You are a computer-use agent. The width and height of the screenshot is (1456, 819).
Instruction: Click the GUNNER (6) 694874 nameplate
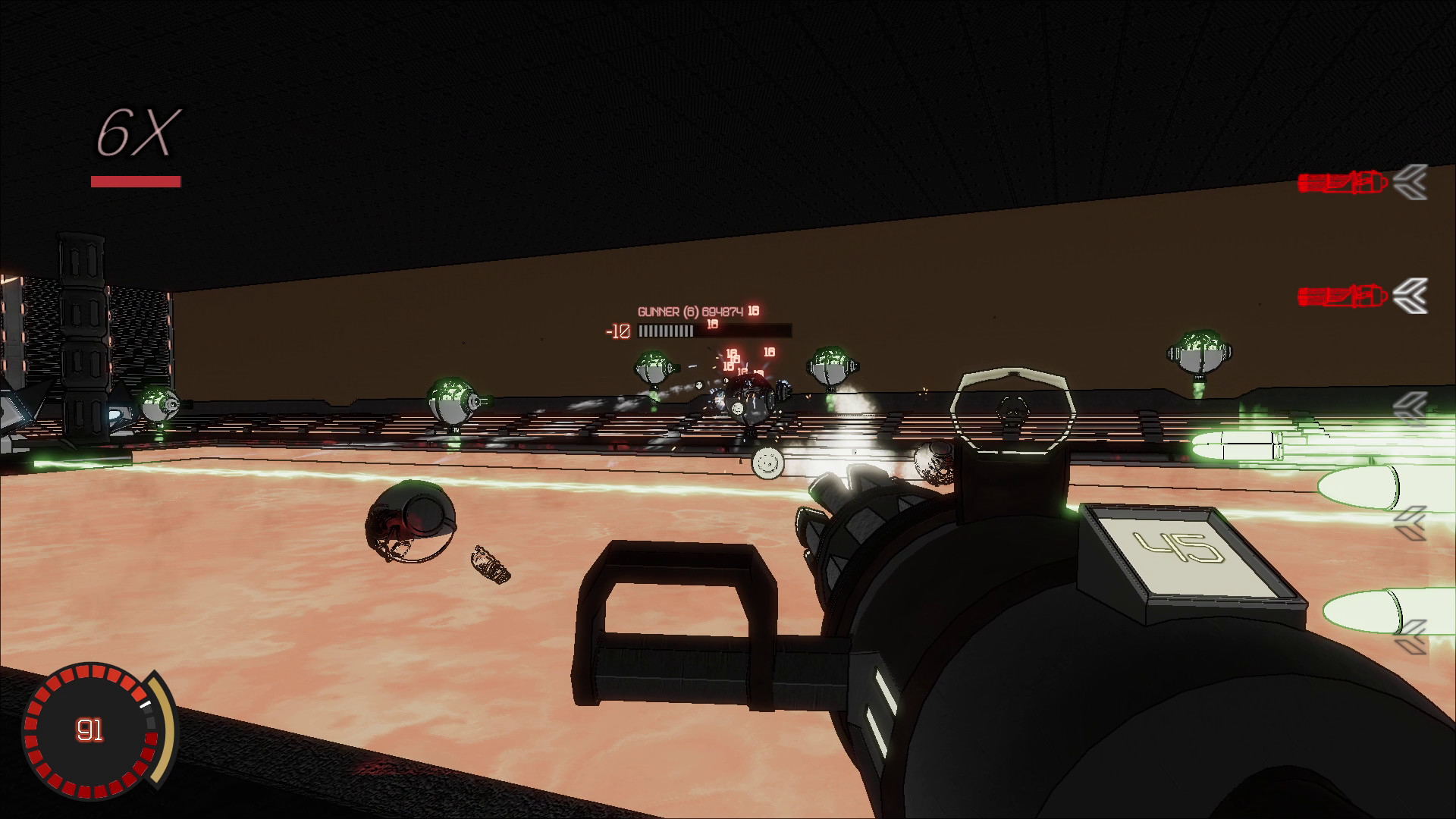coord(690,311)
